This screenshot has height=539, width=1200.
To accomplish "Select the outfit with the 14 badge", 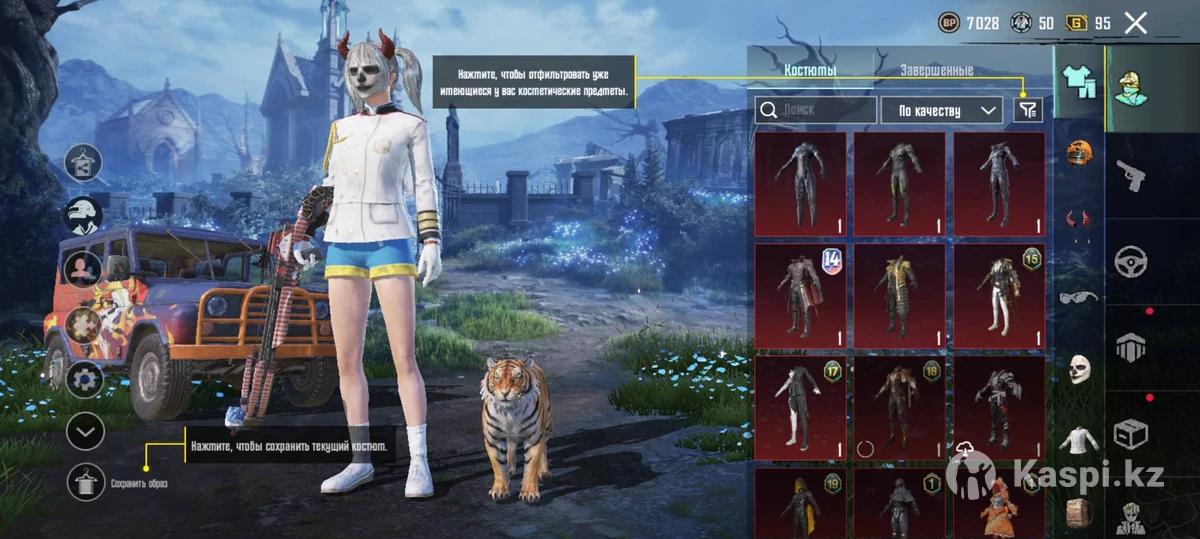I will 799,295.
